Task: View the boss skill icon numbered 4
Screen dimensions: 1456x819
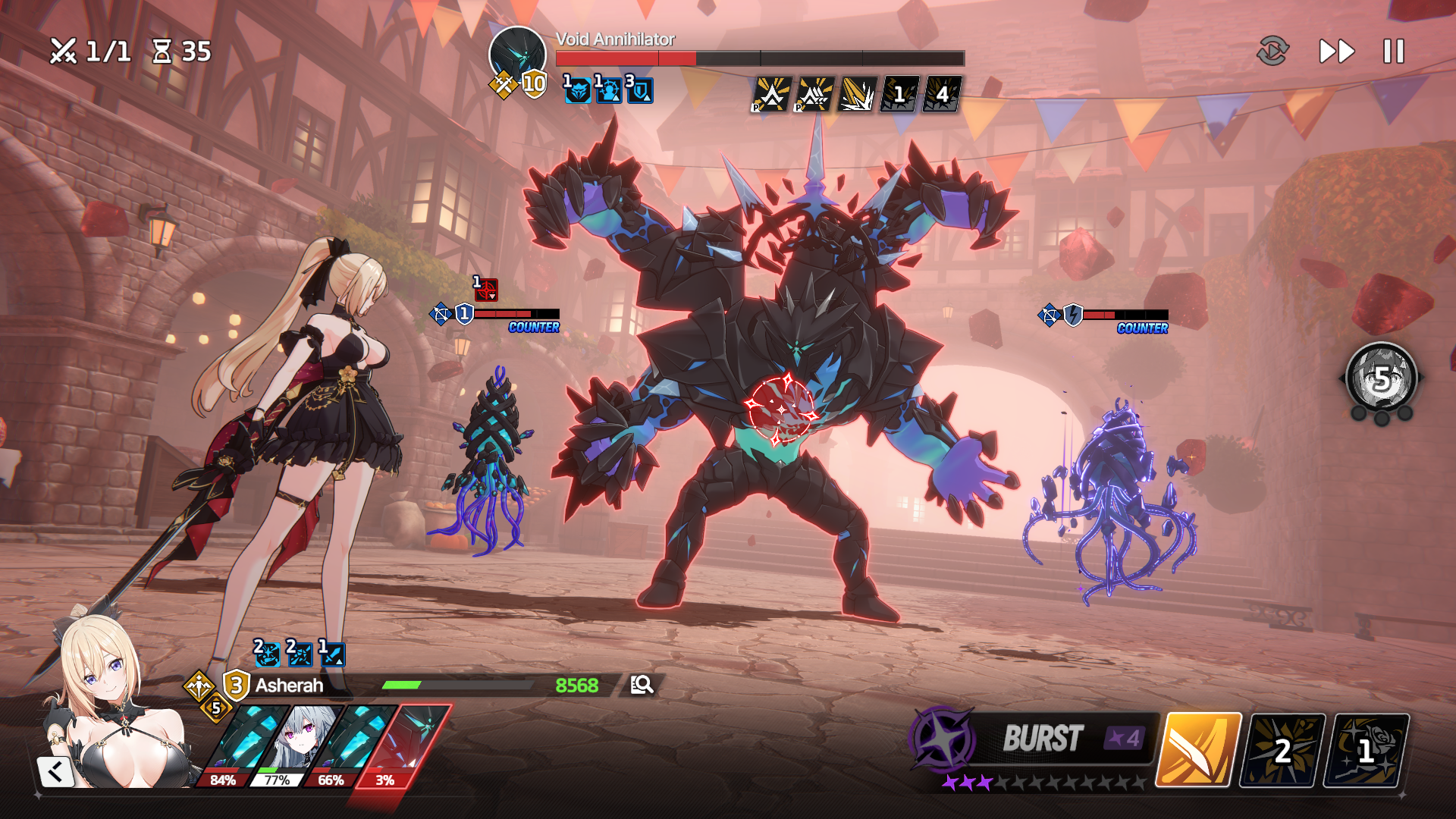Action: pyautogui.click(x=941, y=95)
